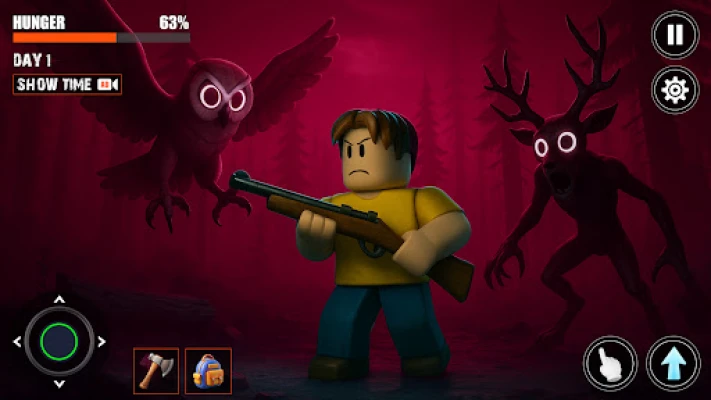711x400 pixels.
Task: Pause the game
Action: point(675,35)
